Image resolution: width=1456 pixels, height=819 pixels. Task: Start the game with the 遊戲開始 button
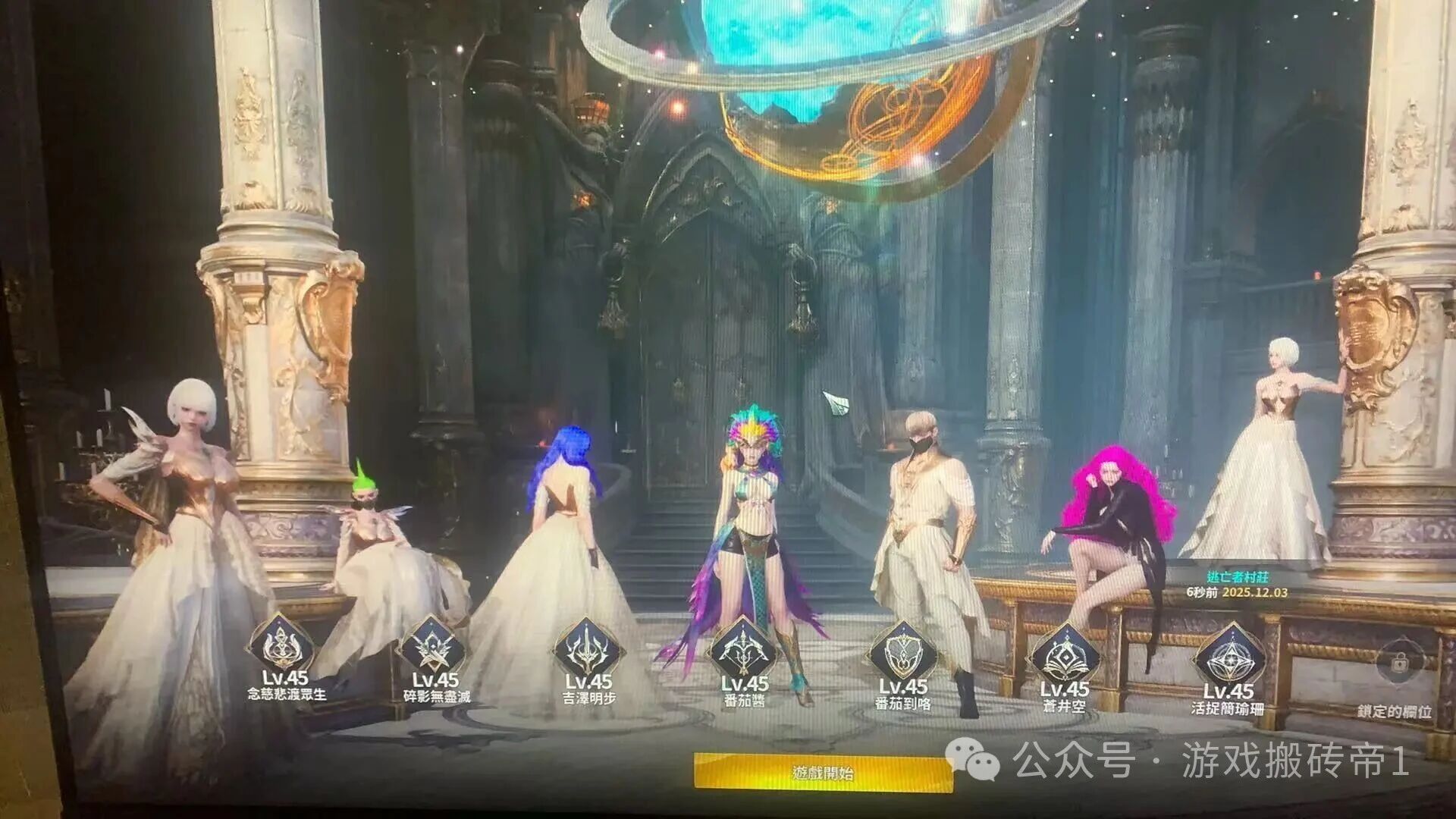point(823,773)
